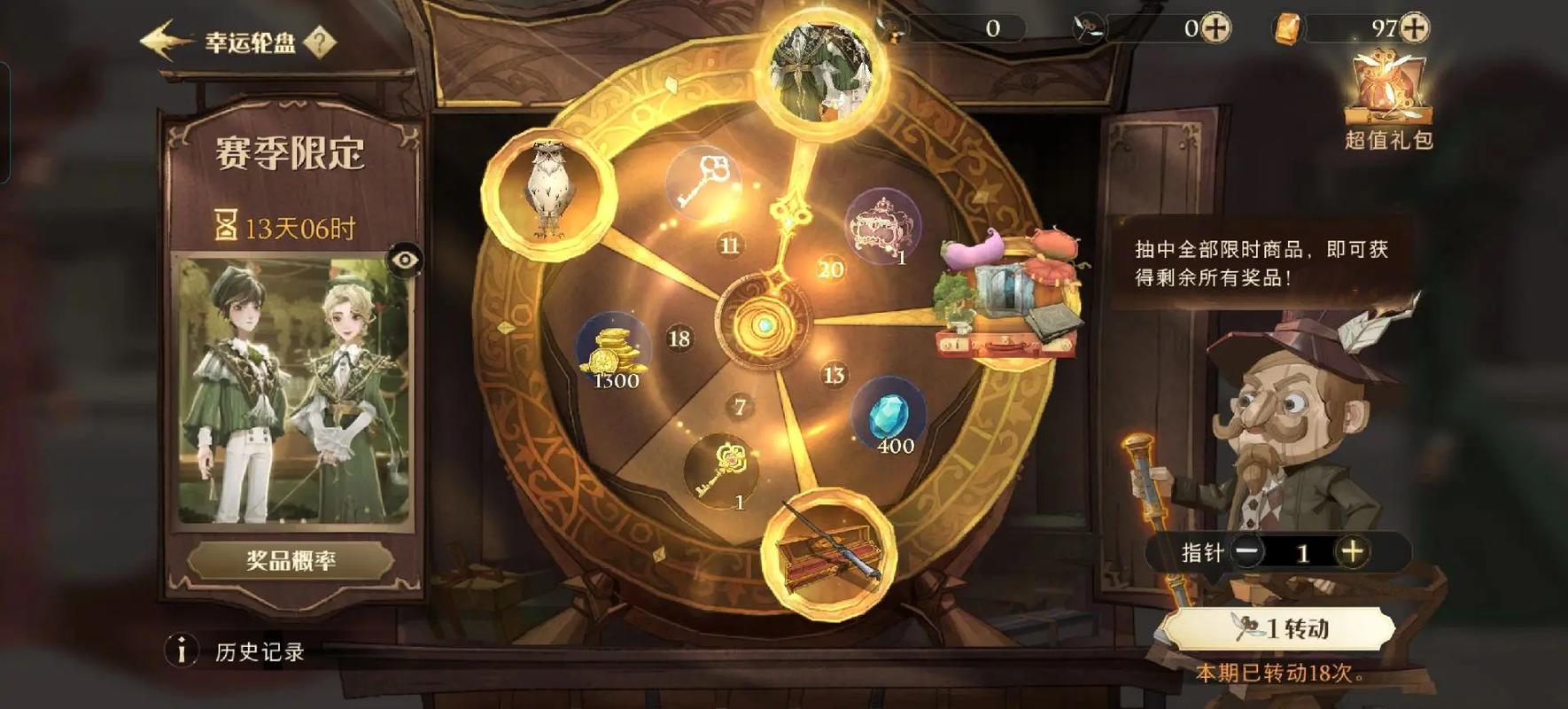1568x709 pixels.
Task: Open 奖品概率 prize odds
Action: [x=291, y=561]
